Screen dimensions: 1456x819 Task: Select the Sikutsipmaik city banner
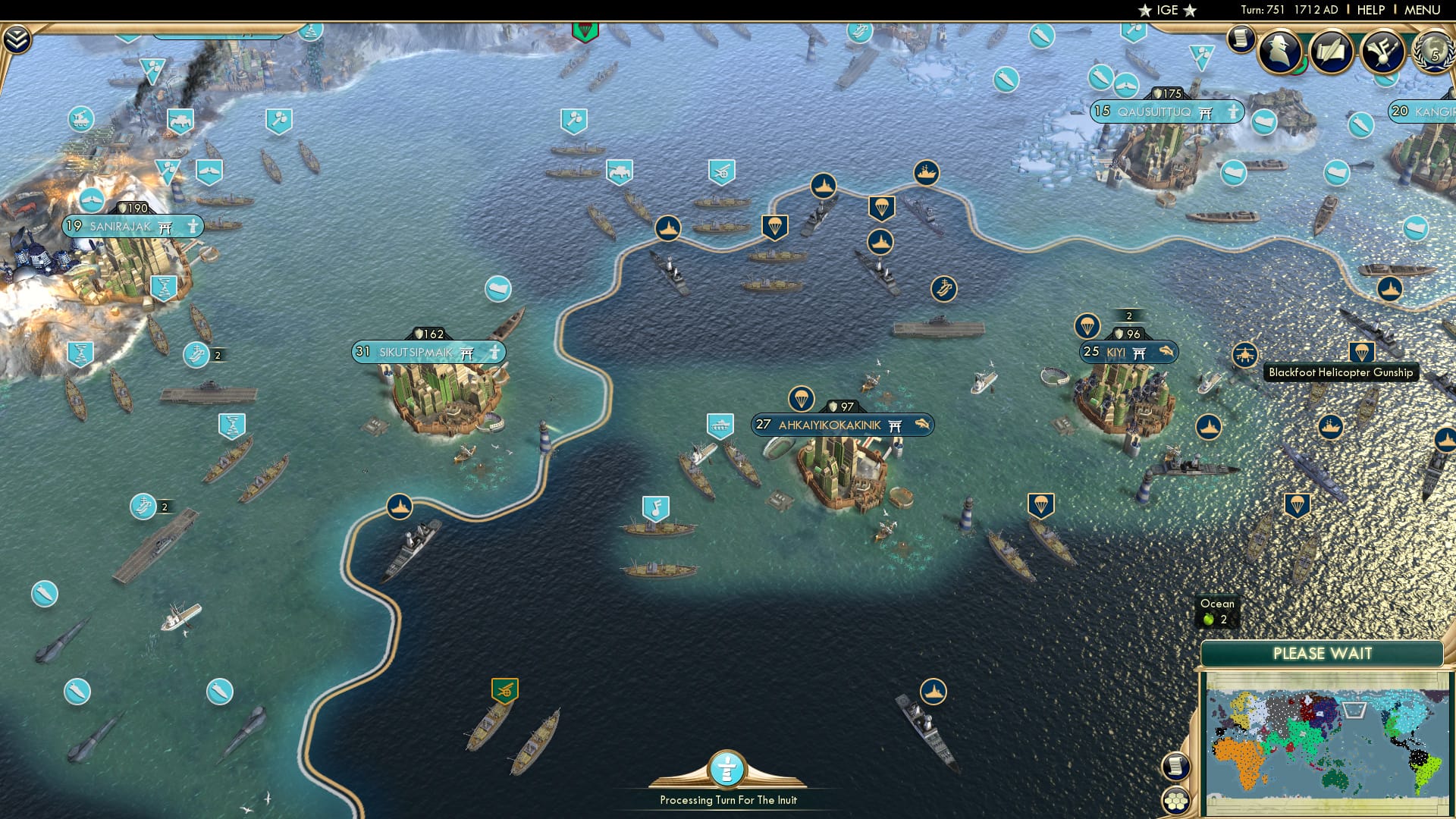(x=428, y=352)
